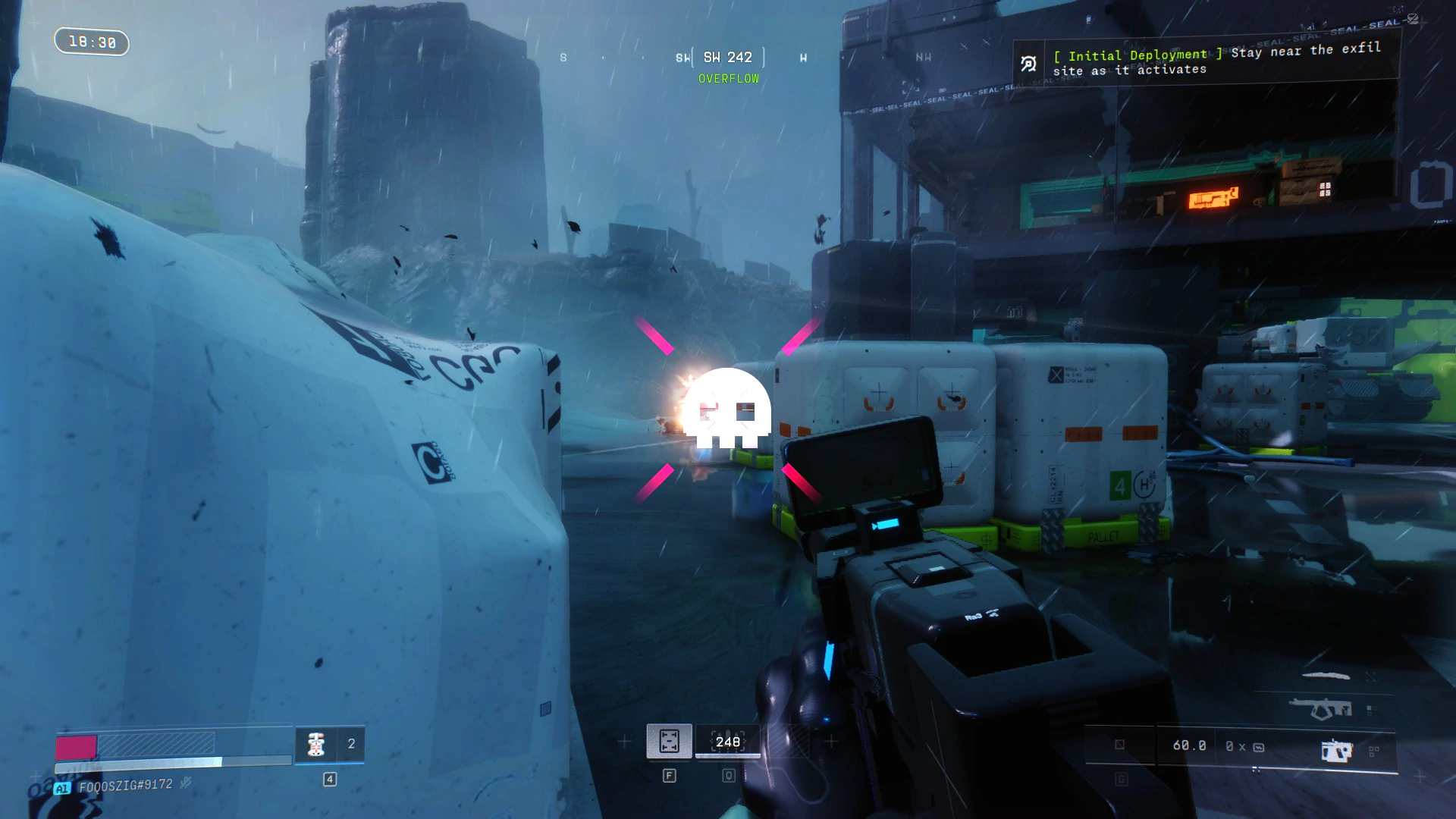The height and width of the screenshot is (819, 1456).
Task: Click the objective swirl icon
Action: point(1028,64)
